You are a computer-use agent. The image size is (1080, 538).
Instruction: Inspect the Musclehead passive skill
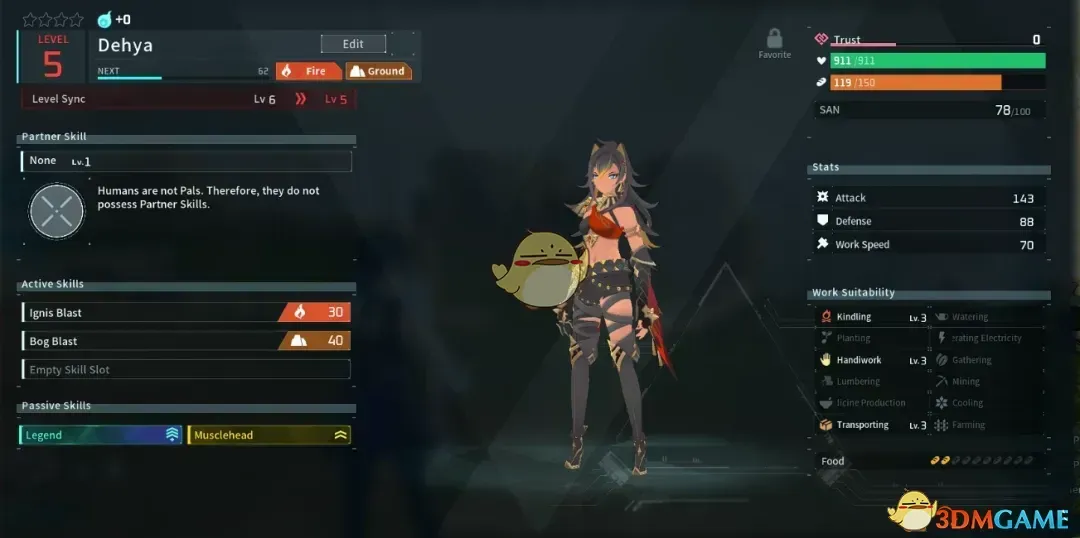pyautogui.click(x=269, y=435)
